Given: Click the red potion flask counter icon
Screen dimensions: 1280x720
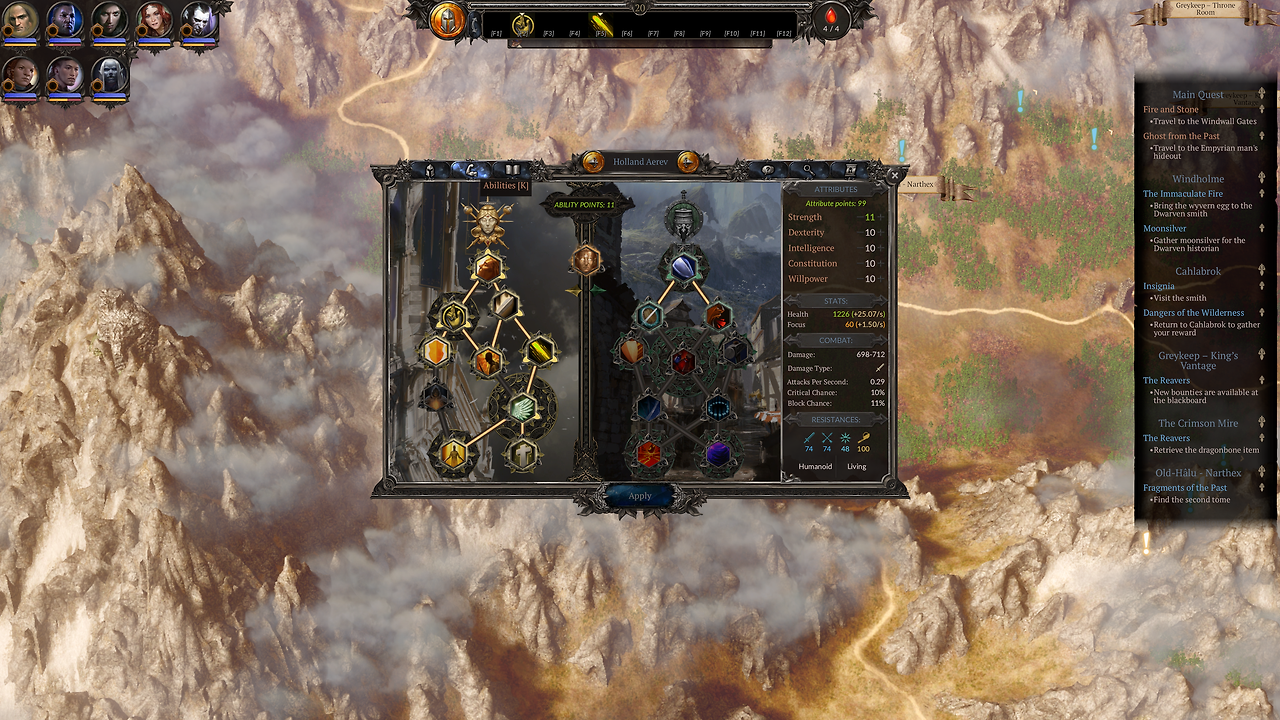Looking at the screenshot, I should [x=830, y=20].
